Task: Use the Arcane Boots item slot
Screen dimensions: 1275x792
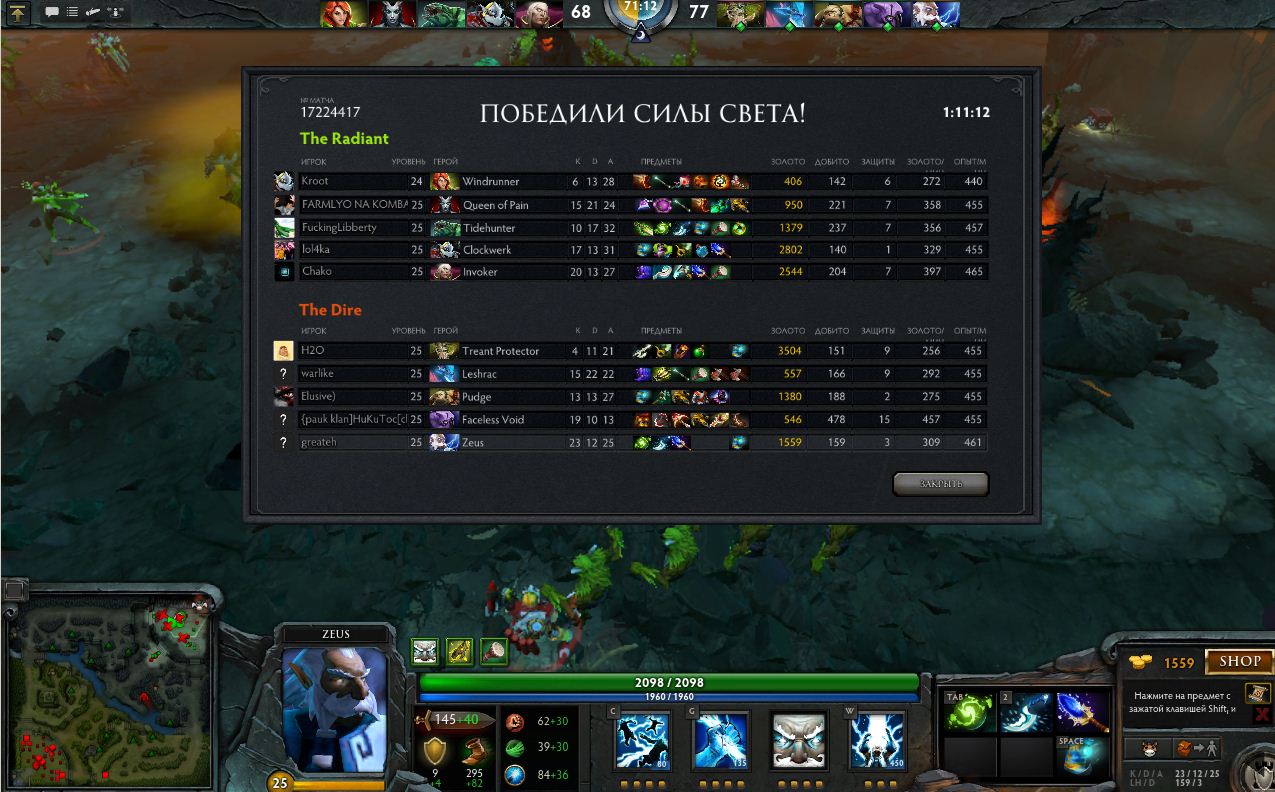Action: [x=1083, y=755]
